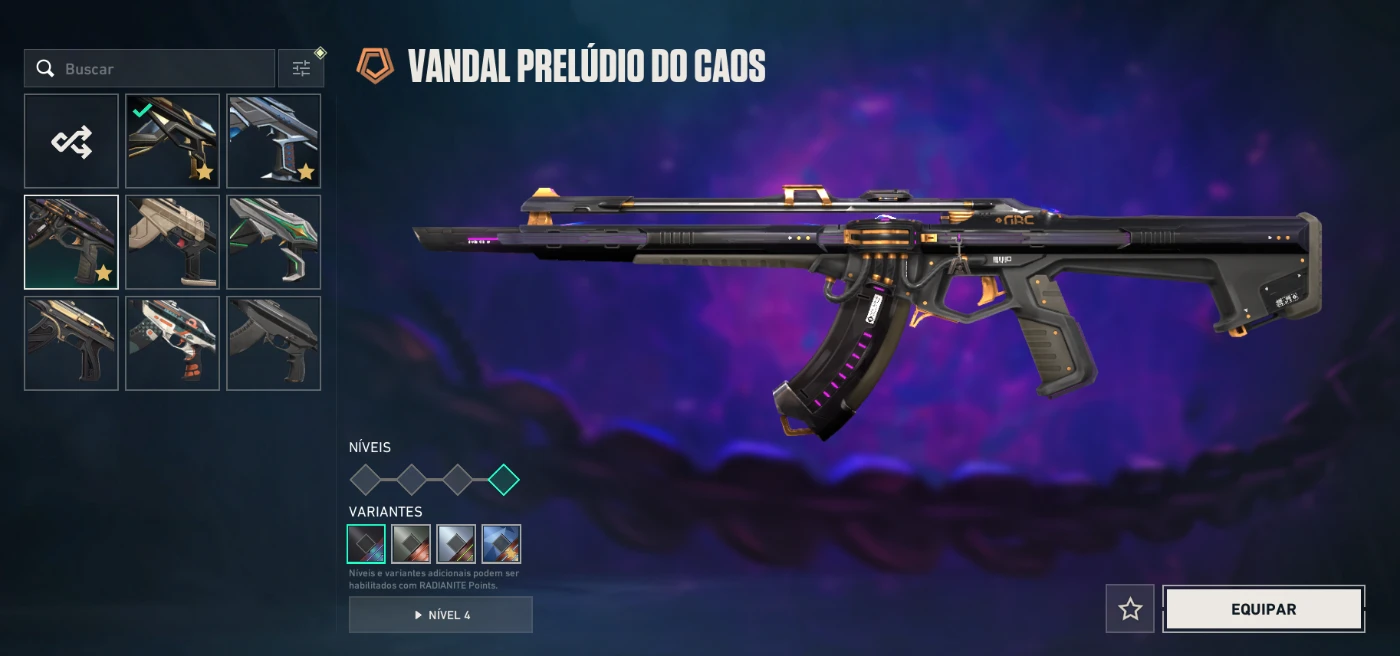Screen dimensions: 1400x656
Task: Equip the Vandal with the EQUIPAR button
Action: pos(1263,609)
